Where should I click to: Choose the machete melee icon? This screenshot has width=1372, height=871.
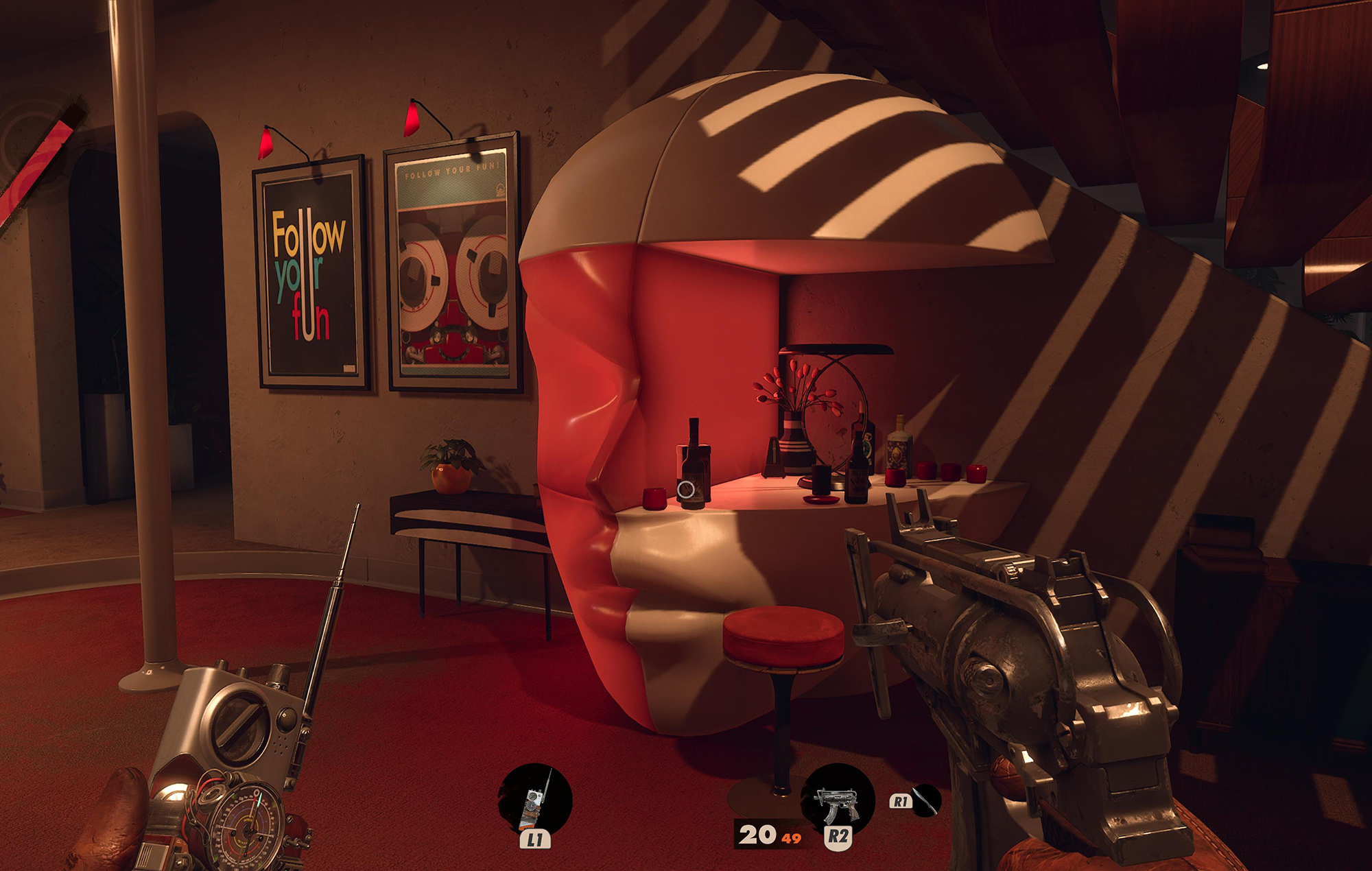[925, 800]
